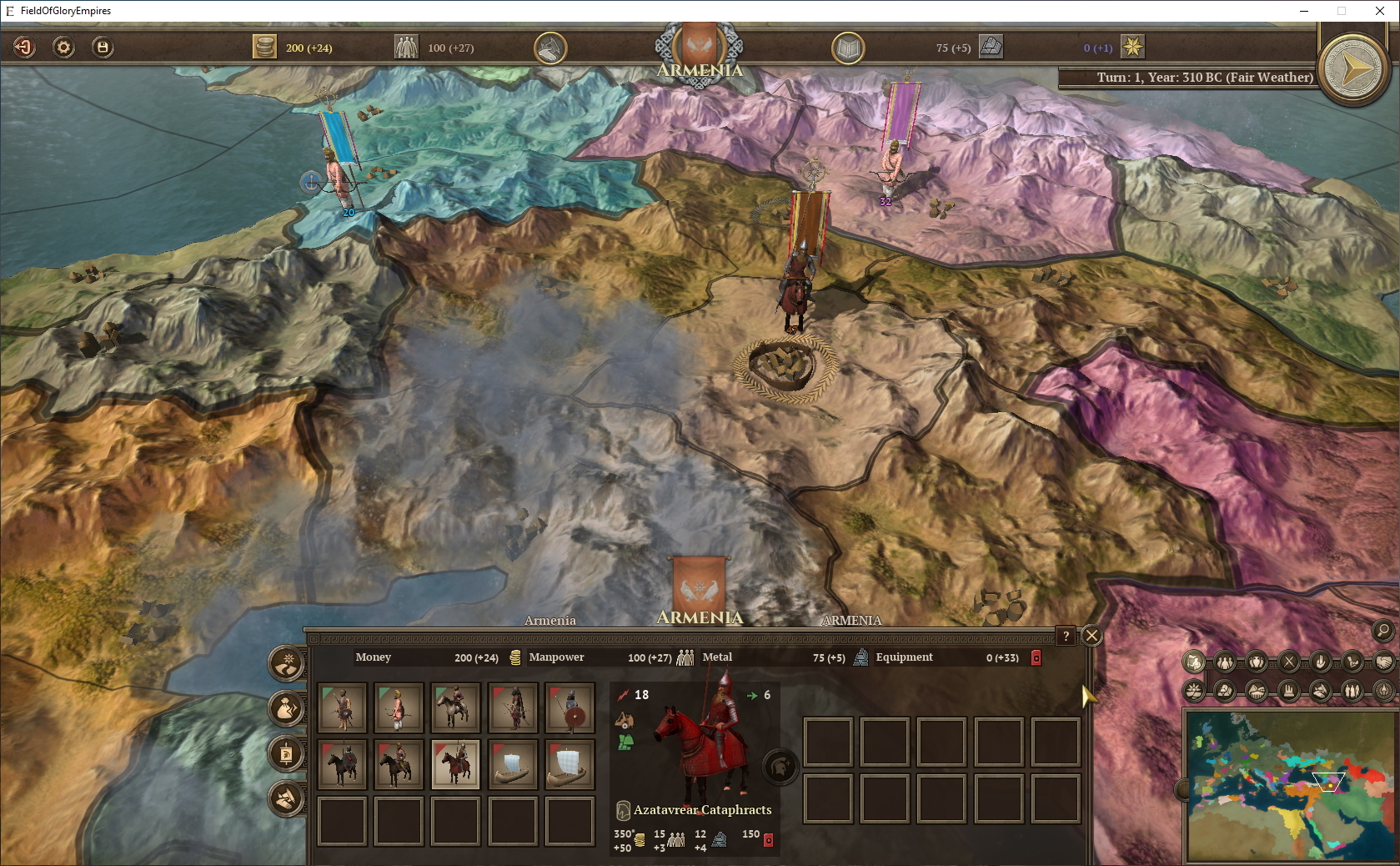This screenshot has width=1400, height=866.
Task: Close the unit recruitment panel
Action: (1091, 636)
